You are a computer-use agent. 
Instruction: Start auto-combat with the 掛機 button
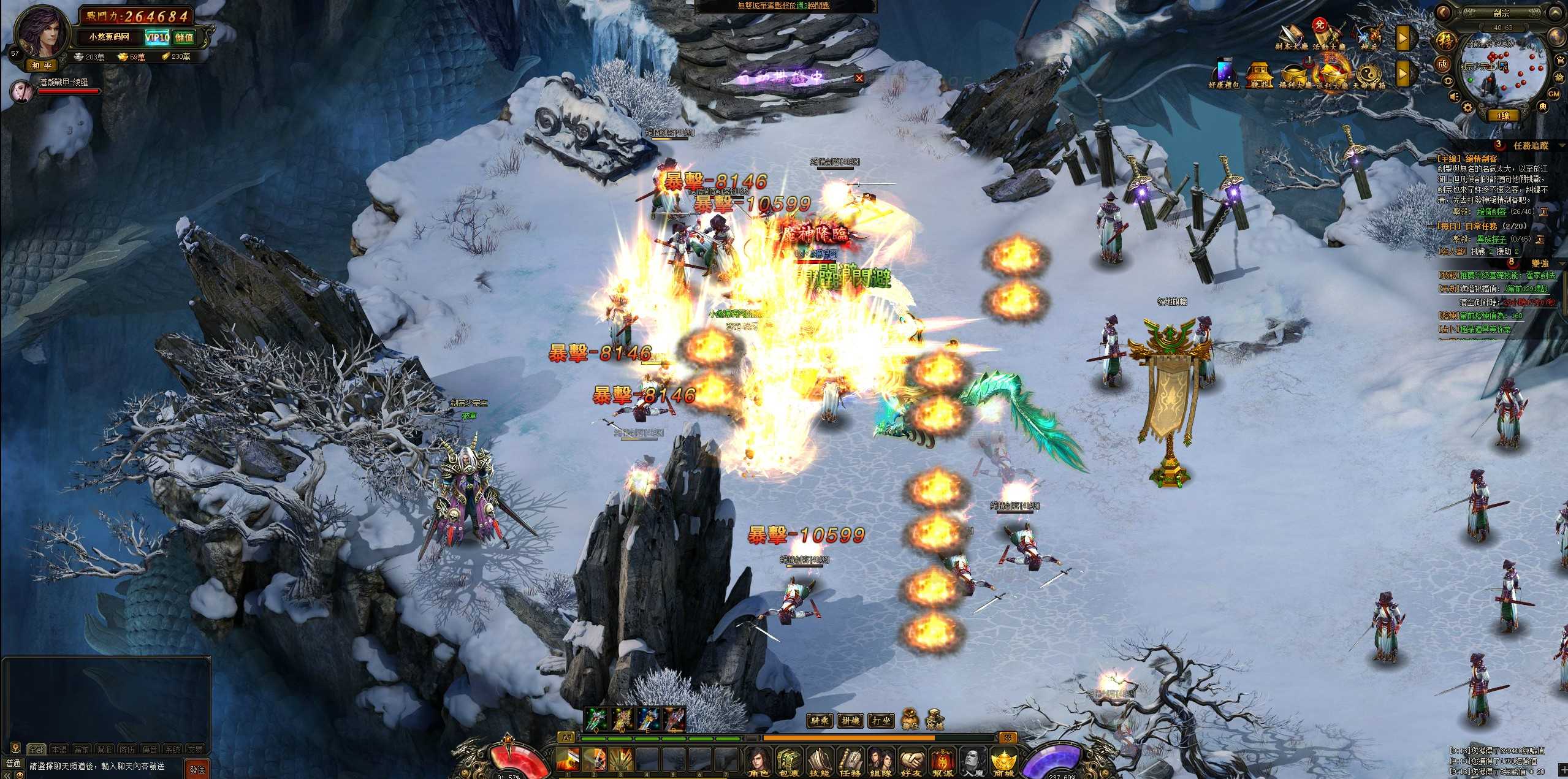click(x=850, y=721)
